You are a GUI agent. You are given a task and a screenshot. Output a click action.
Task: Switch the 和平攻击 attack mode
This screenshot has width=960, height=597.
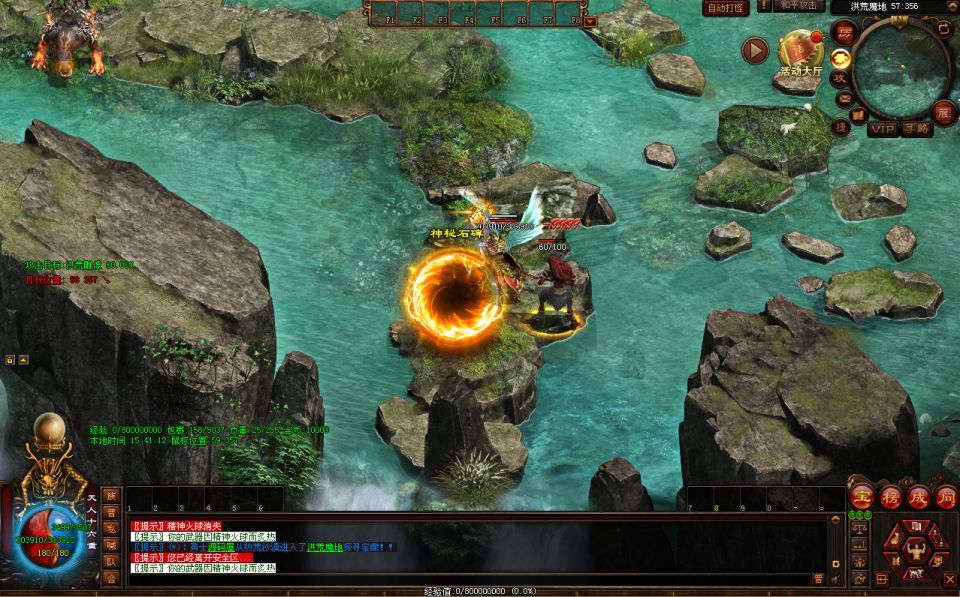[x=798, y=6]
